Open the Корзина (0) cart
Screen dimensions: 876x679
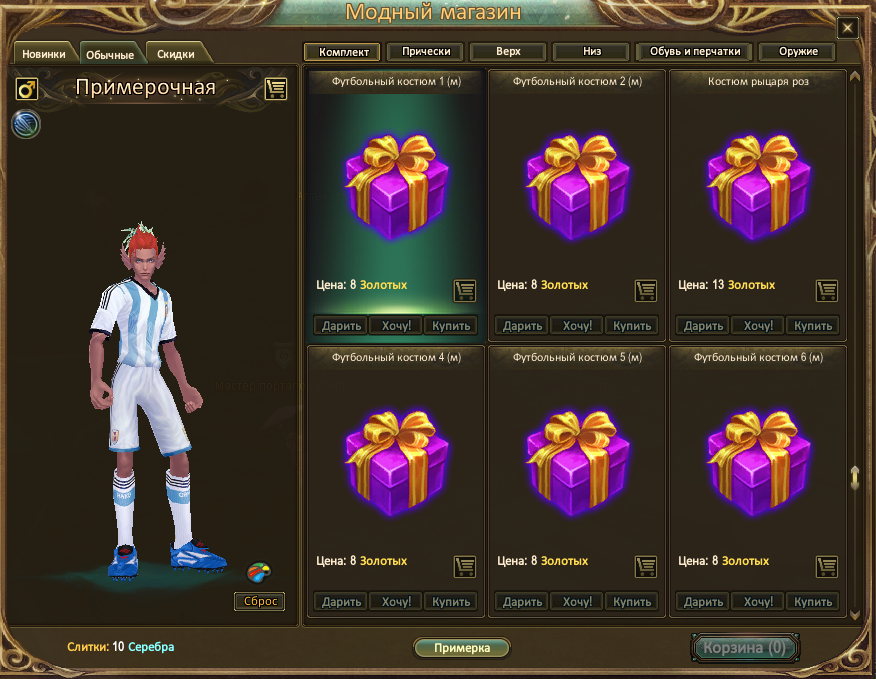(744, 648)
